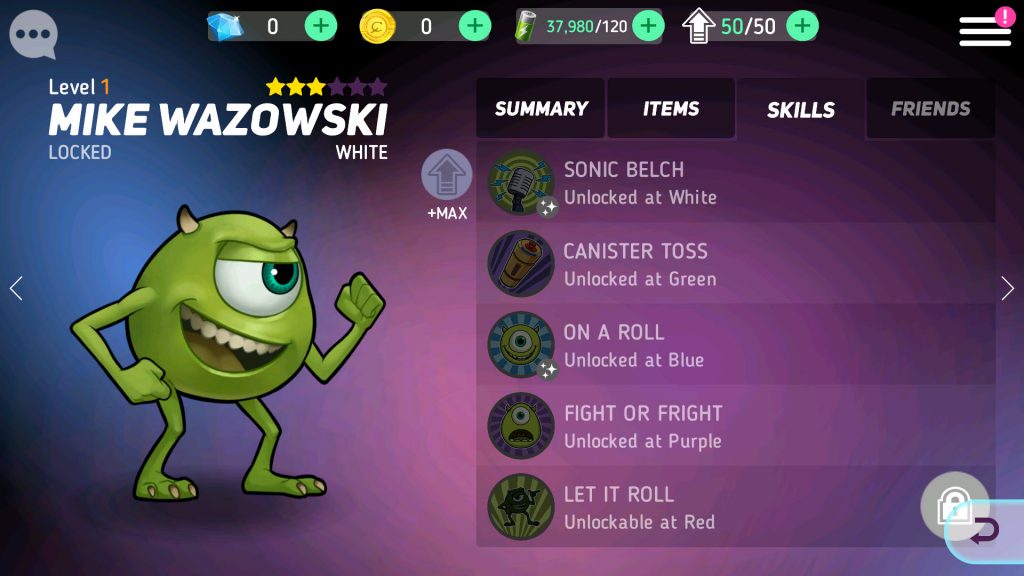View the Friends tab
1024x576 pixels.
tap(930, 109)
